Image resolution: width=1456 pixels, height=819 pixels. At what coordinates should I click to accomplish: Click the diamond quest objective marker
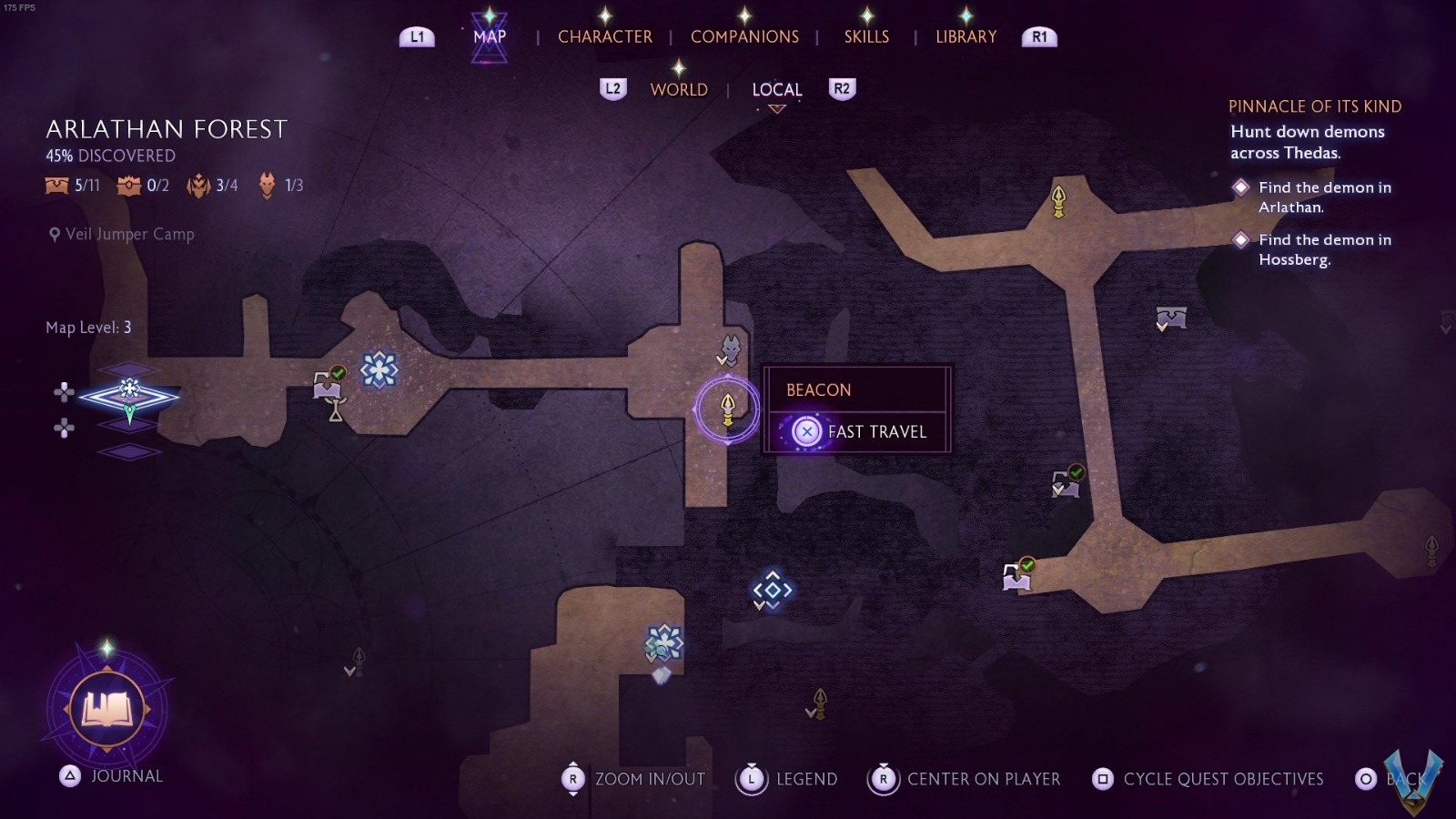click(x=772, y=590)
